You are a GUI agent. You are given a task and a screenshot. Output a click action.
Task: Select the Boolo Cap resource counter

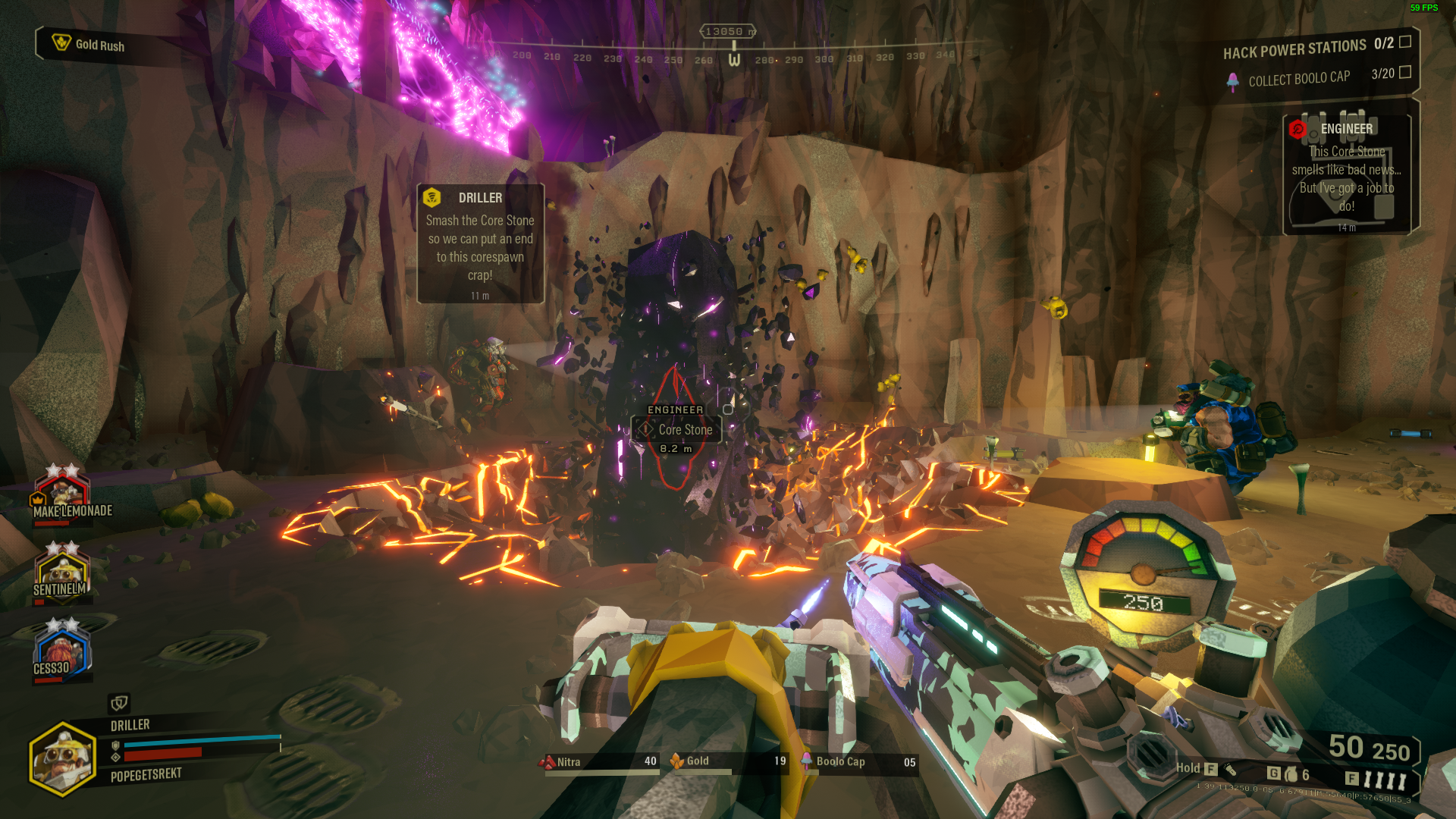pyautogui.click(x=858, y=761)
